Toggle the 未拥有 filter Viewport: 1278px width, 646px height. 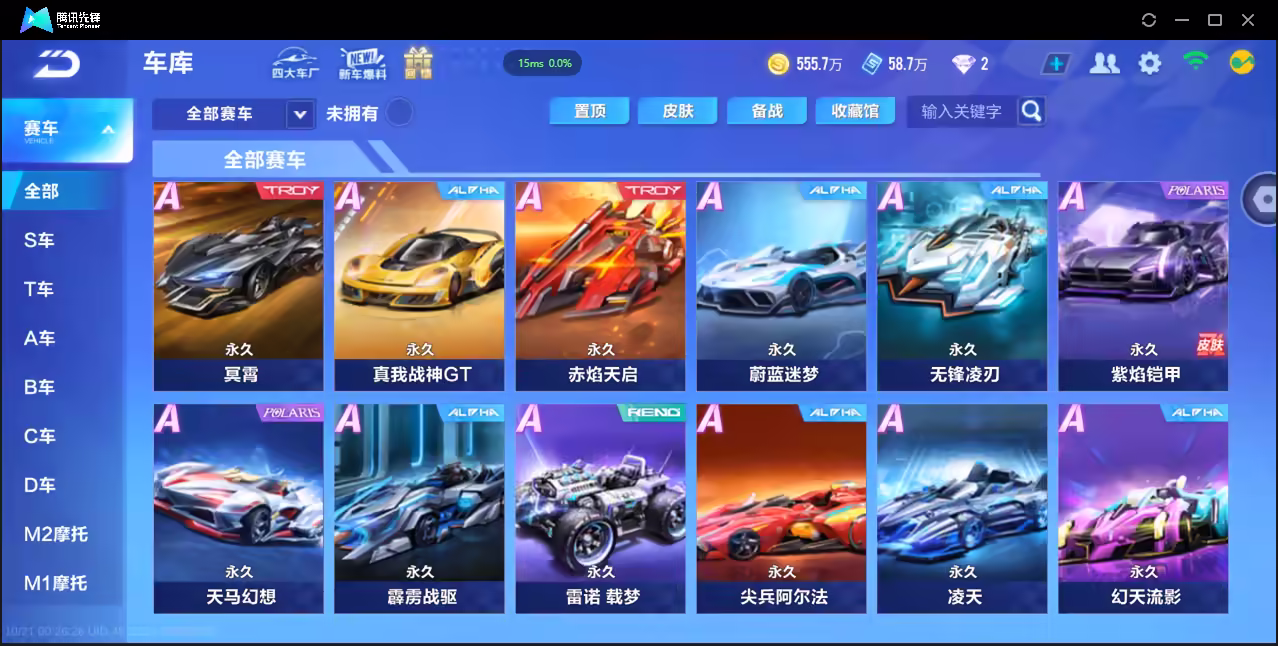coord(400,113)
